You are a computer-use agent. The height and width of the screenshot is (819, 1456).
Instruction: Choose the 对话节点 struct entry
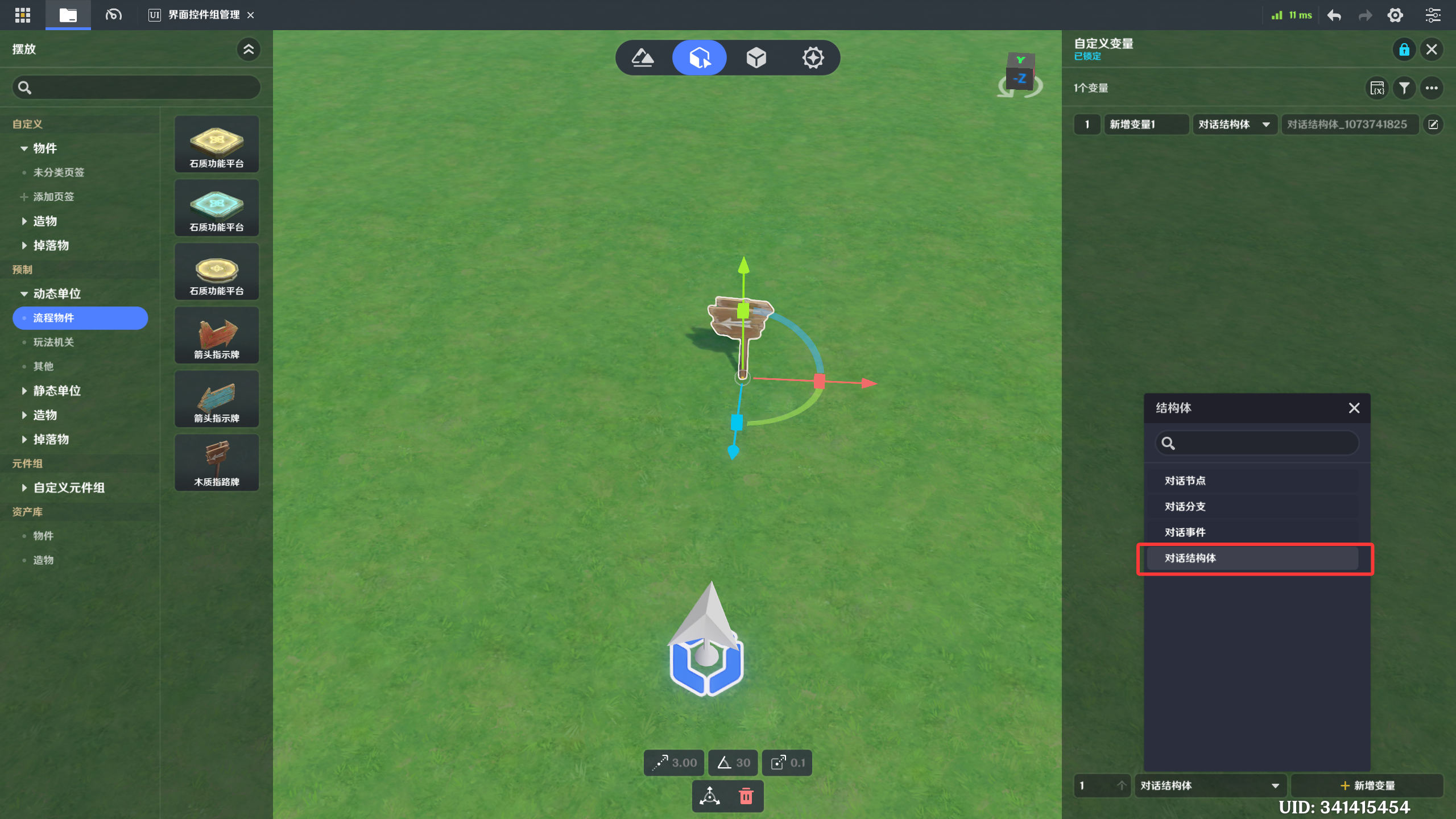[x=1251, y=481]
